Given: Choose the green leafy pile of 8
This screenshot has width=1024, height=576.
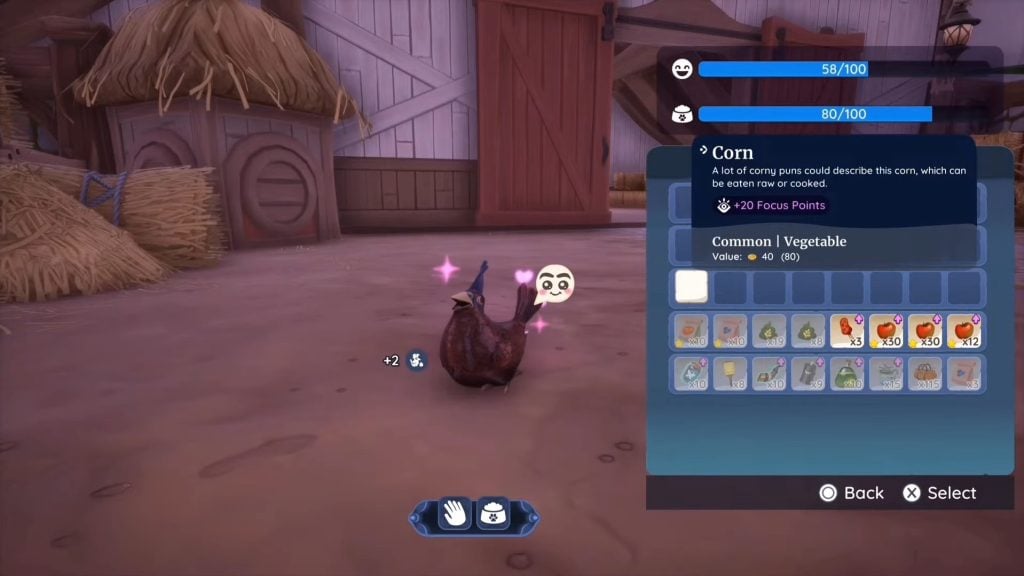Looking at the screenshot, I should (x=808, y=331).
